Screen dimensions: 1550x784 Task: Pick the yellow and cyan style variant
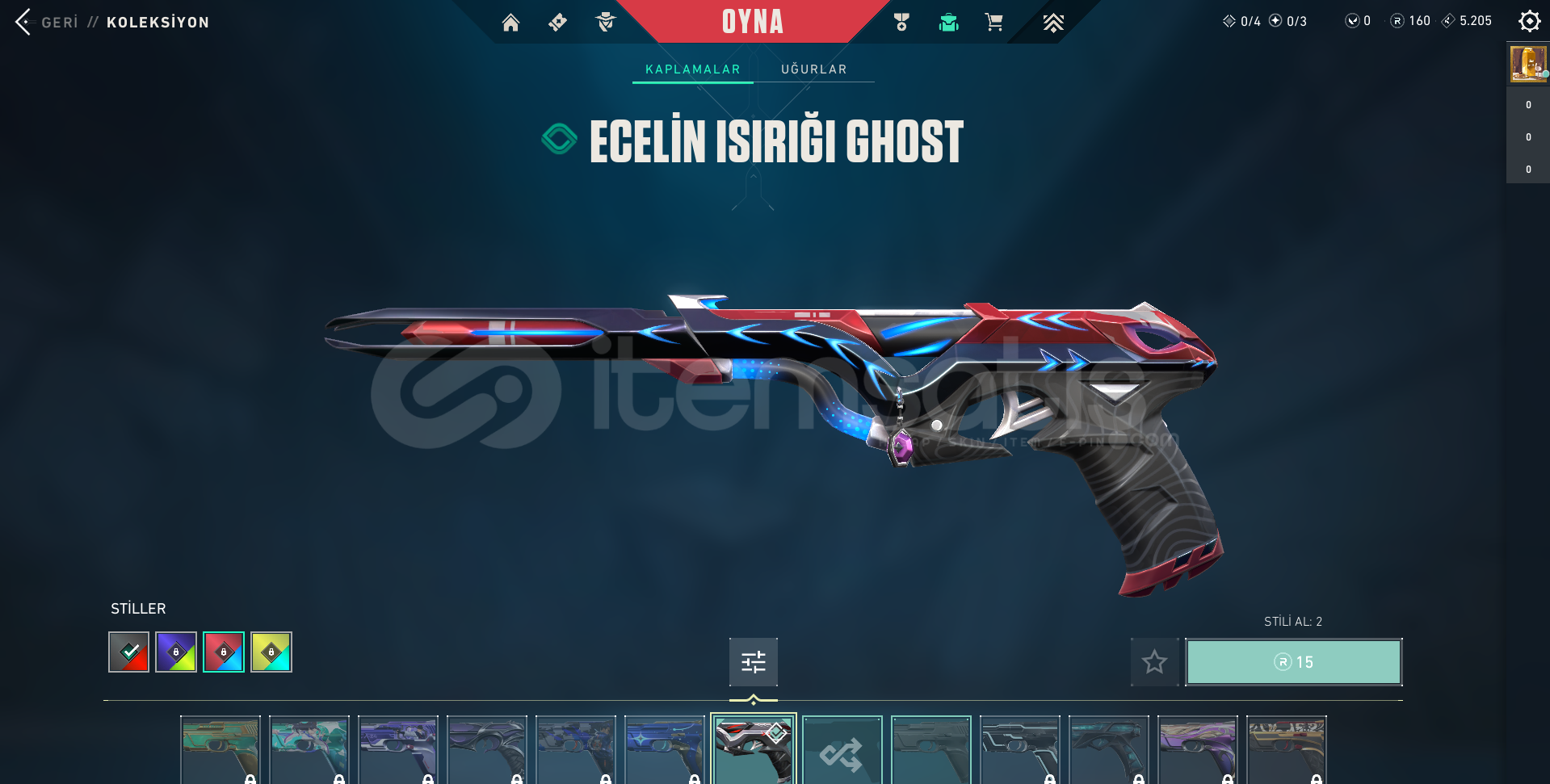[x=271, y=652]
